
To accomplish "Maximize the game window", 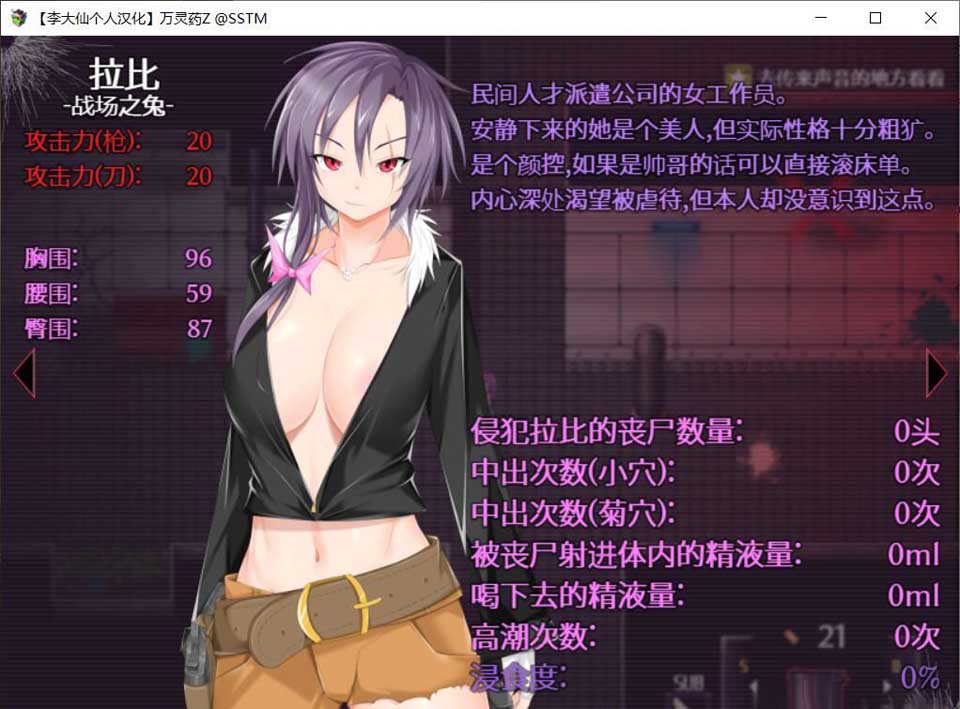I will pyautogui.click(x=876, y=18).
